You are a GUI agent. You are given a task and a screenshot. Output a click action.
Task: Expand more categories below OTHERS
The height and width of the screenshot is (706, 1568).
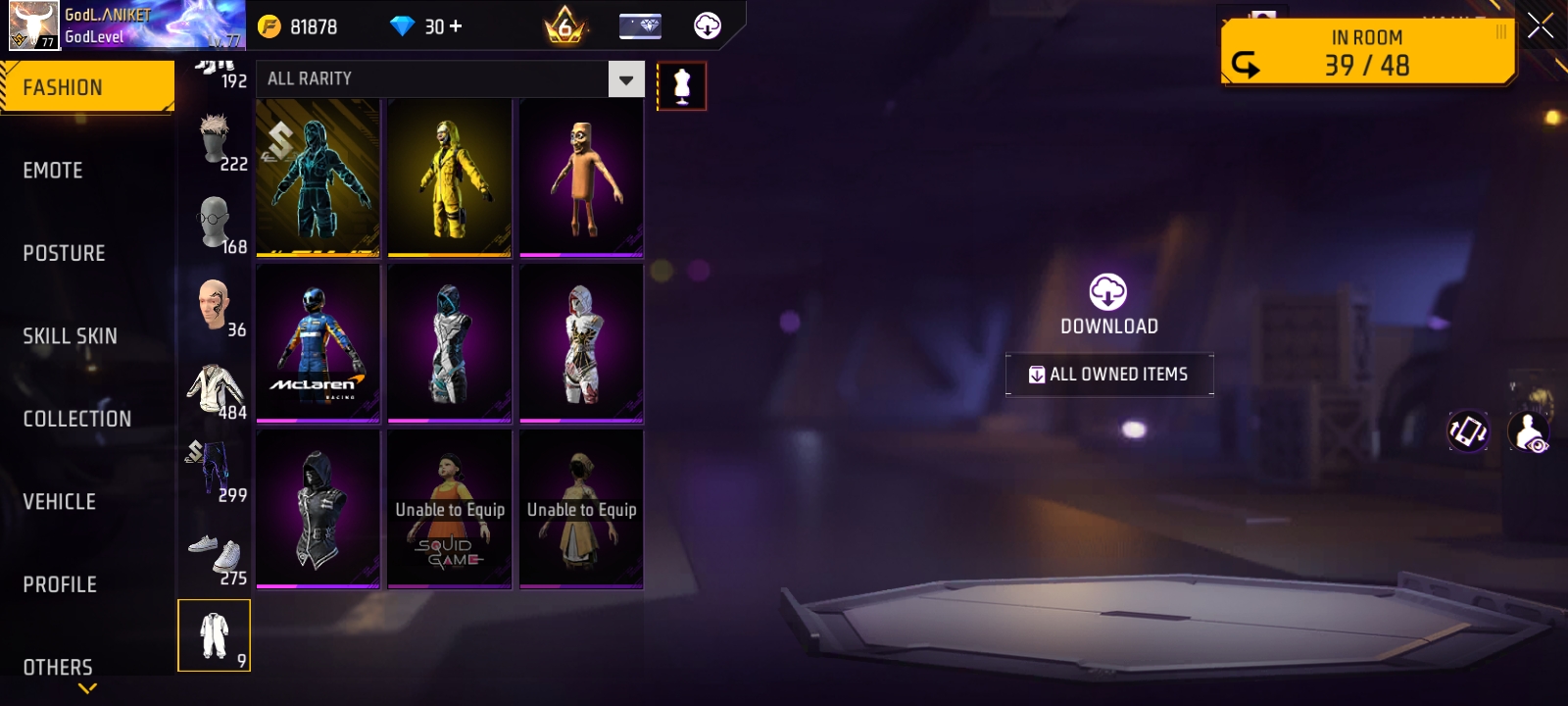tap(88, 689)
